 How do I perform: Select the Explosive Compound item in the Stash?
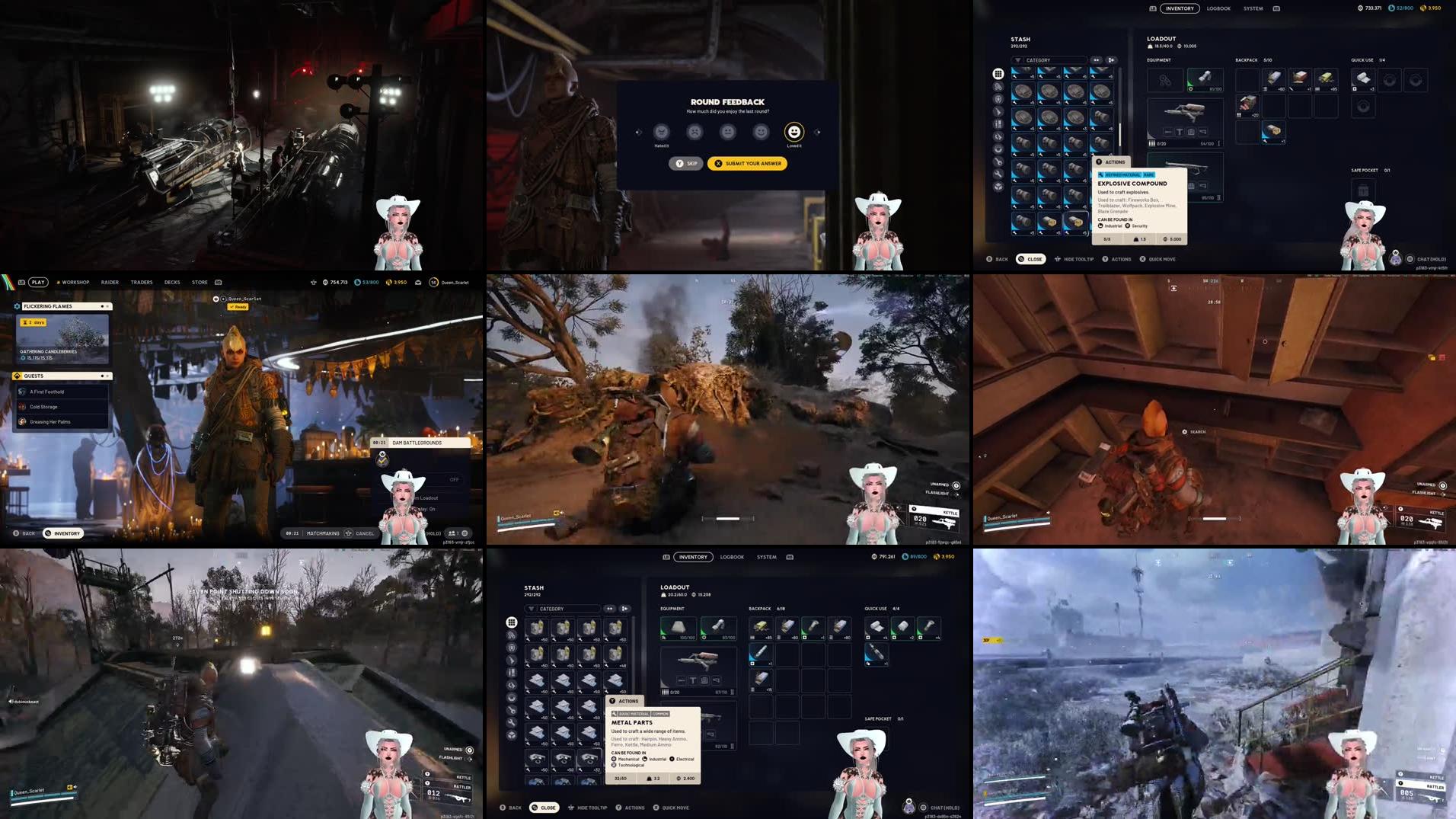[1076, 222]
